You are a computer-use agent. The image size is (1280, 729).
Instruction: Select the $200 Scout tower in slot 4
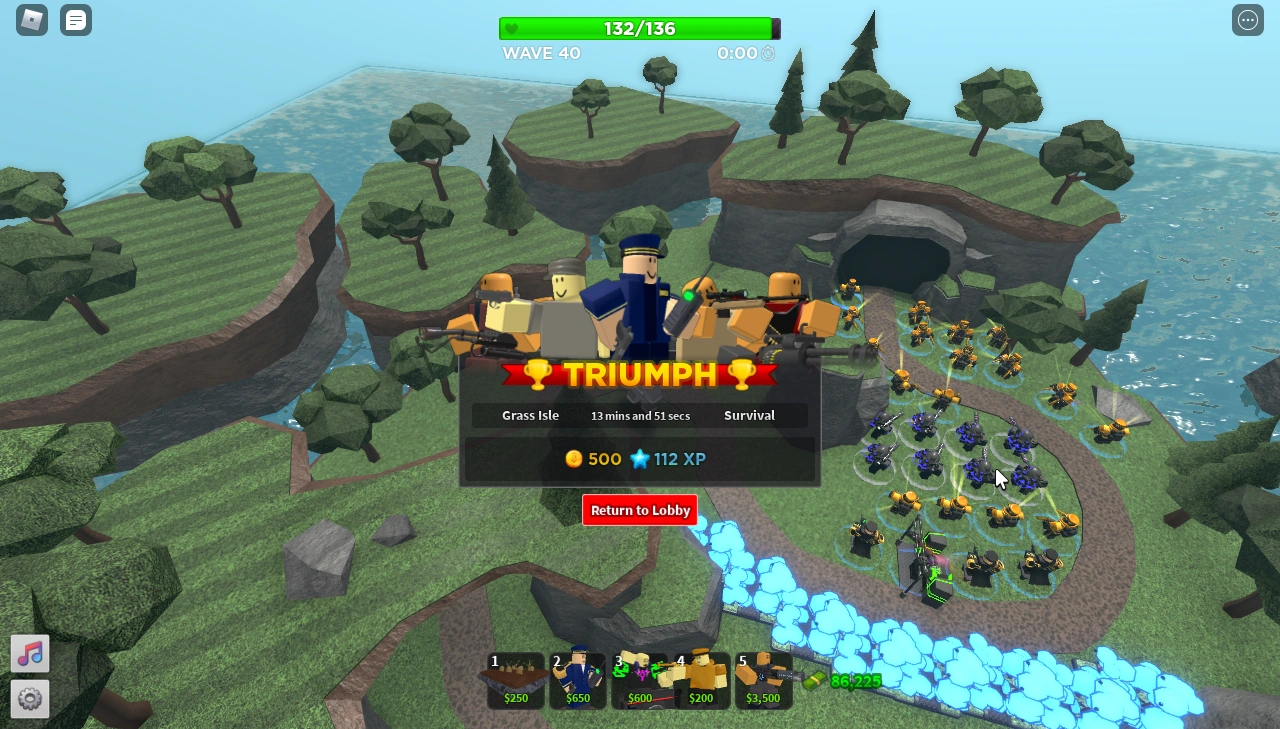702,680
